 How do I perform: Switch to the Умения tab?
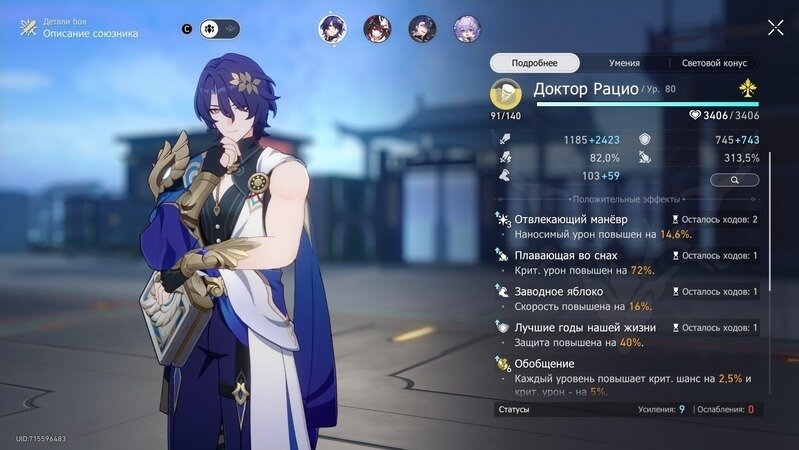coord(624,63)
